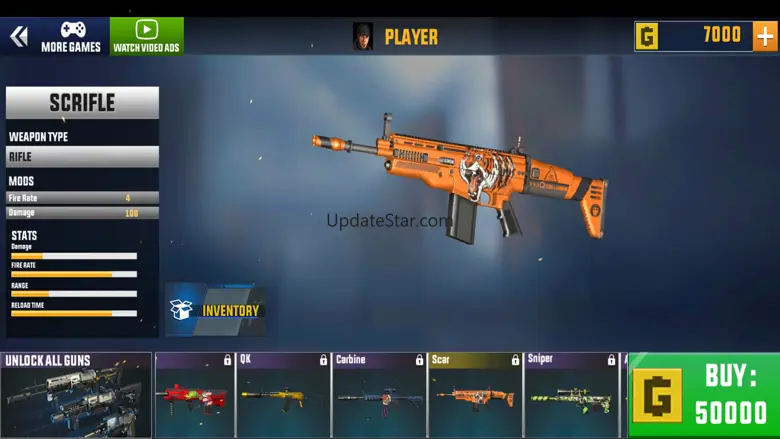The width and height of the screenshot is (780, 439).
Task: Open the Inventory
Action: (x=215, y=310)
